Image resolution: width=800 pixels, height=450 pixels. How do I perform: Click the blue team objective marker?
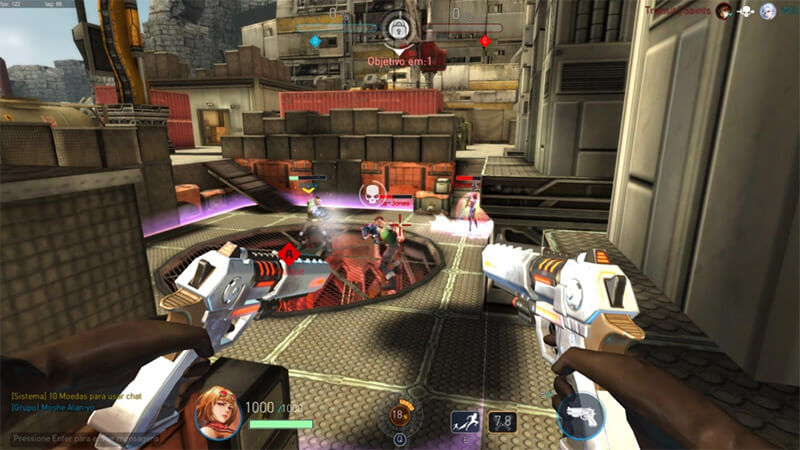click(x=315, y=41)
